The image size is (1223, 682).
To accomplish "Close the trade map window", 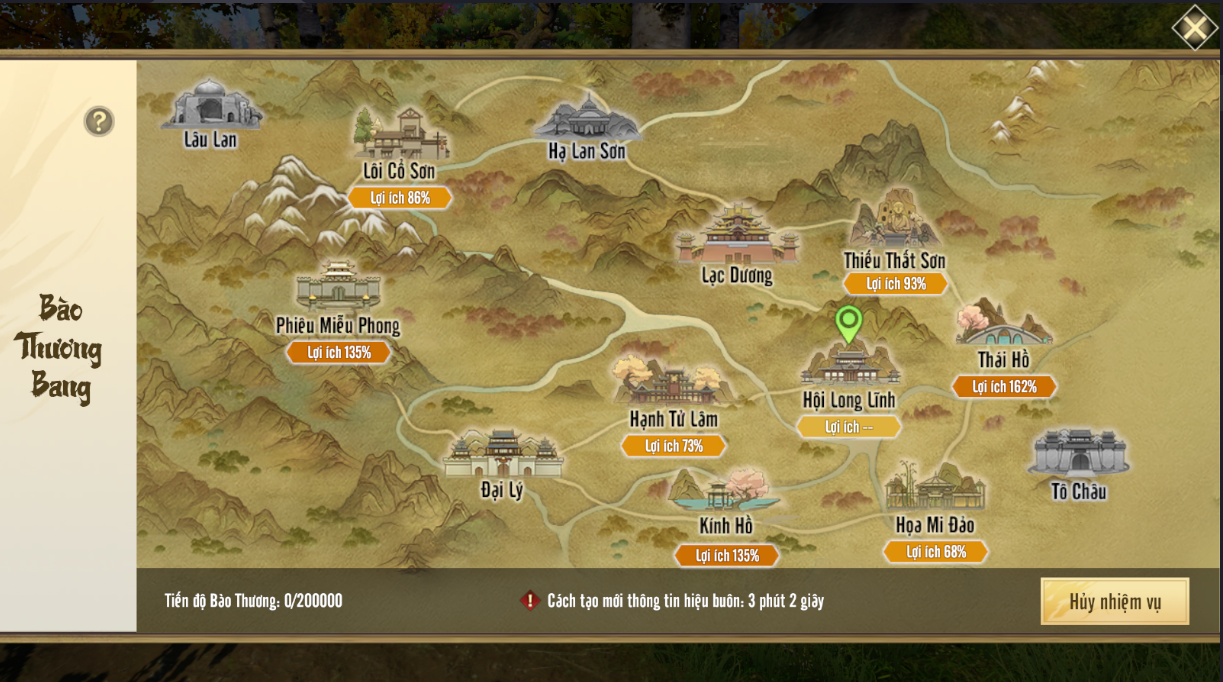I will tap(1194, 27).
